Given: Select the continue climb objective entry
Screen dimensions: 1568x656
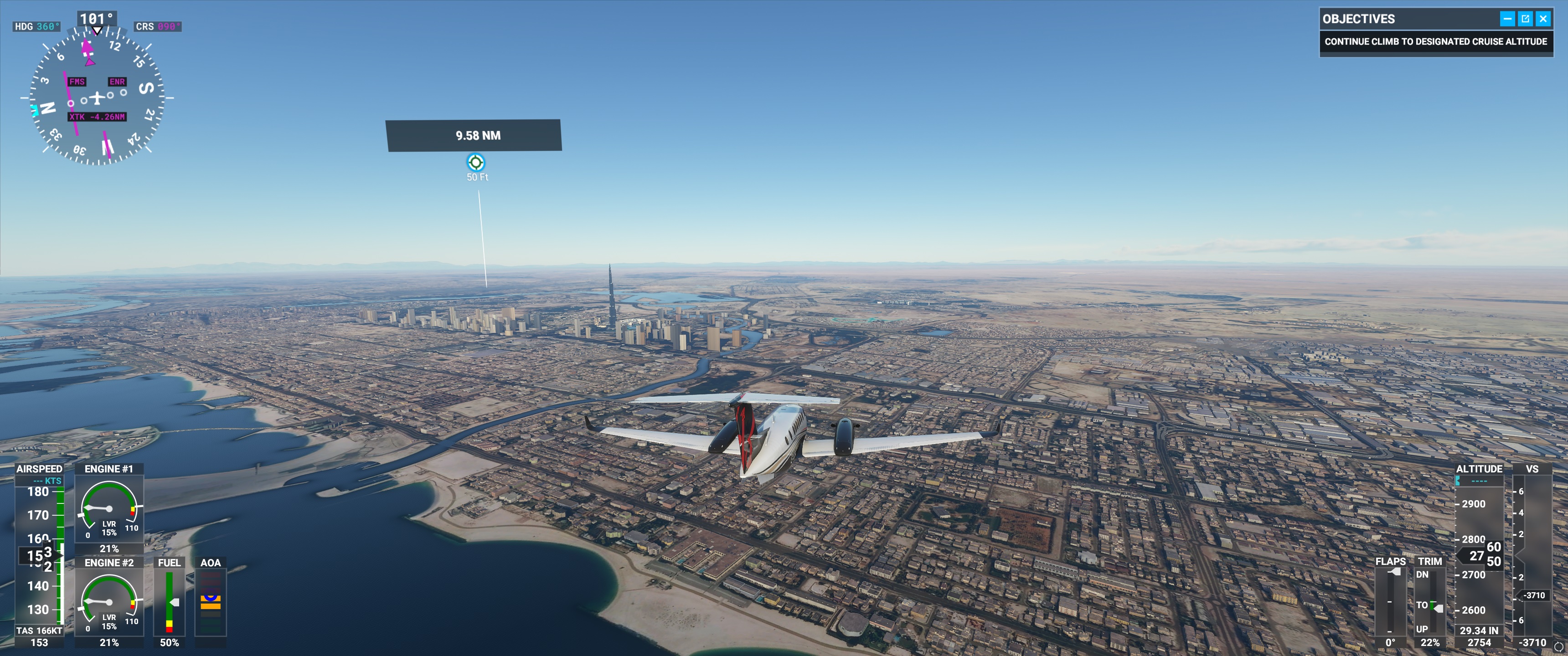Looking at the screenshot, I should tap(1435, 42).
